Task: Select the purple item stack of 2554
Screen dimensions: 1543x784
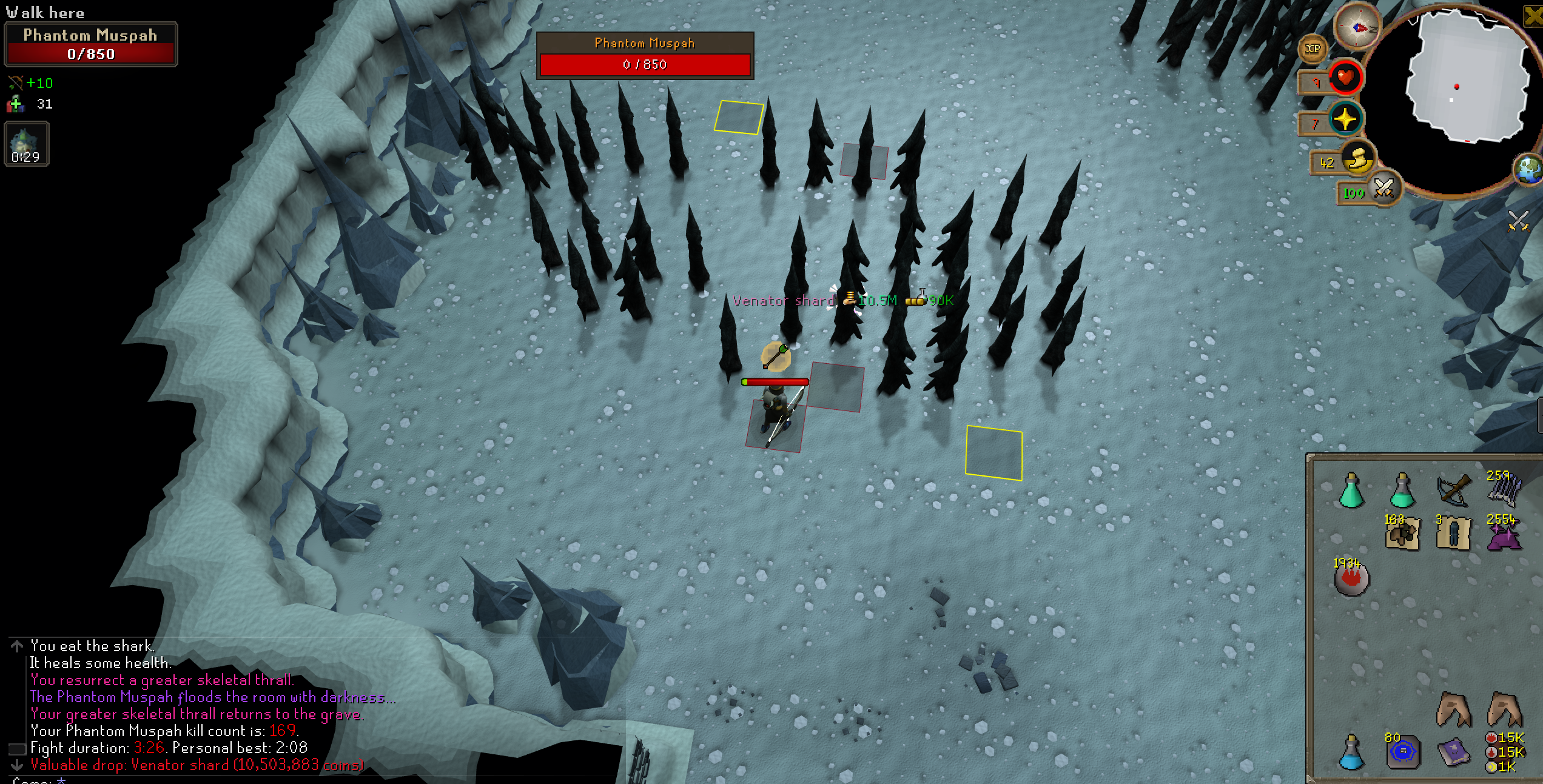Action: tap(1504, 534)
